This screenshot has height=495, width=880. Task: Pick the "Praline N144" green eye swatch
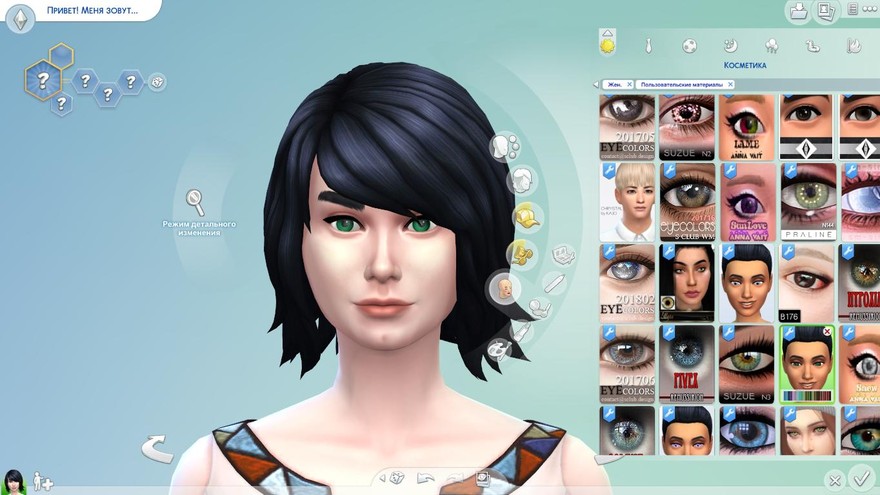806,202
